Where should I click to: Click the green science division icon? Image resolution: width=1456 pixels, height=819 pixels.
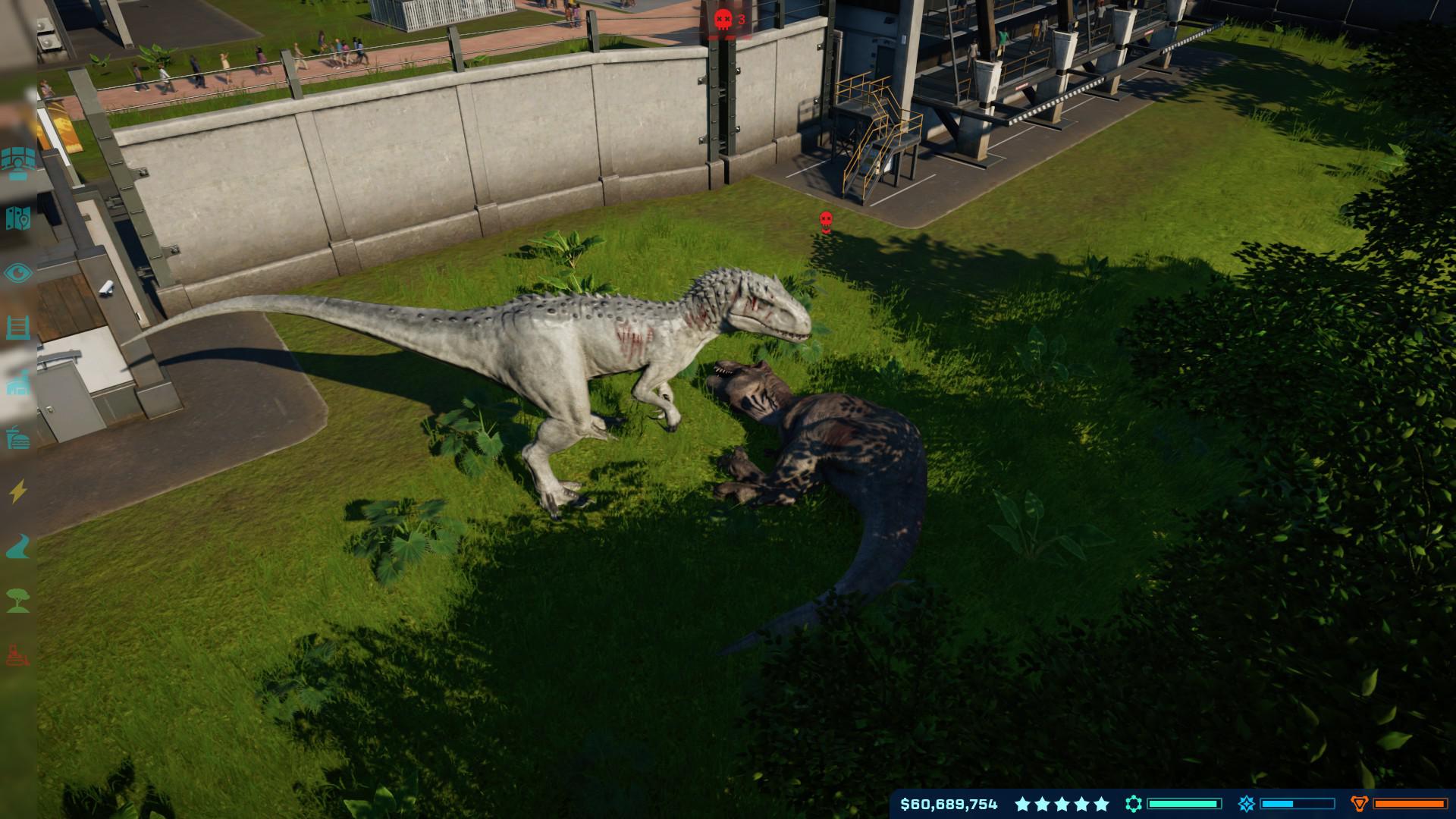coord(1134,804)
